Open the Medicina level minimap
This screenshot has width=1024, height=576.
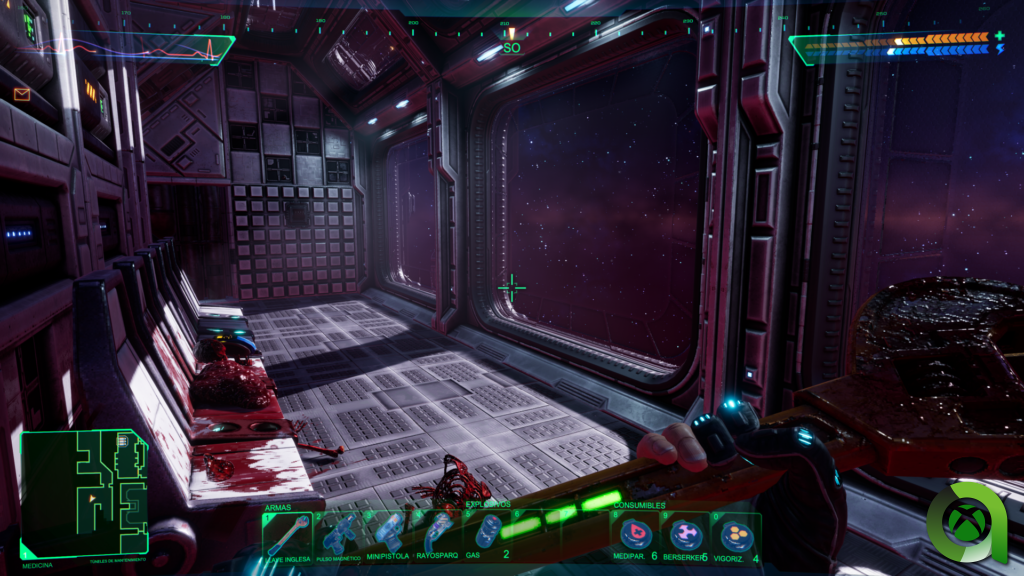coord(84,493)
